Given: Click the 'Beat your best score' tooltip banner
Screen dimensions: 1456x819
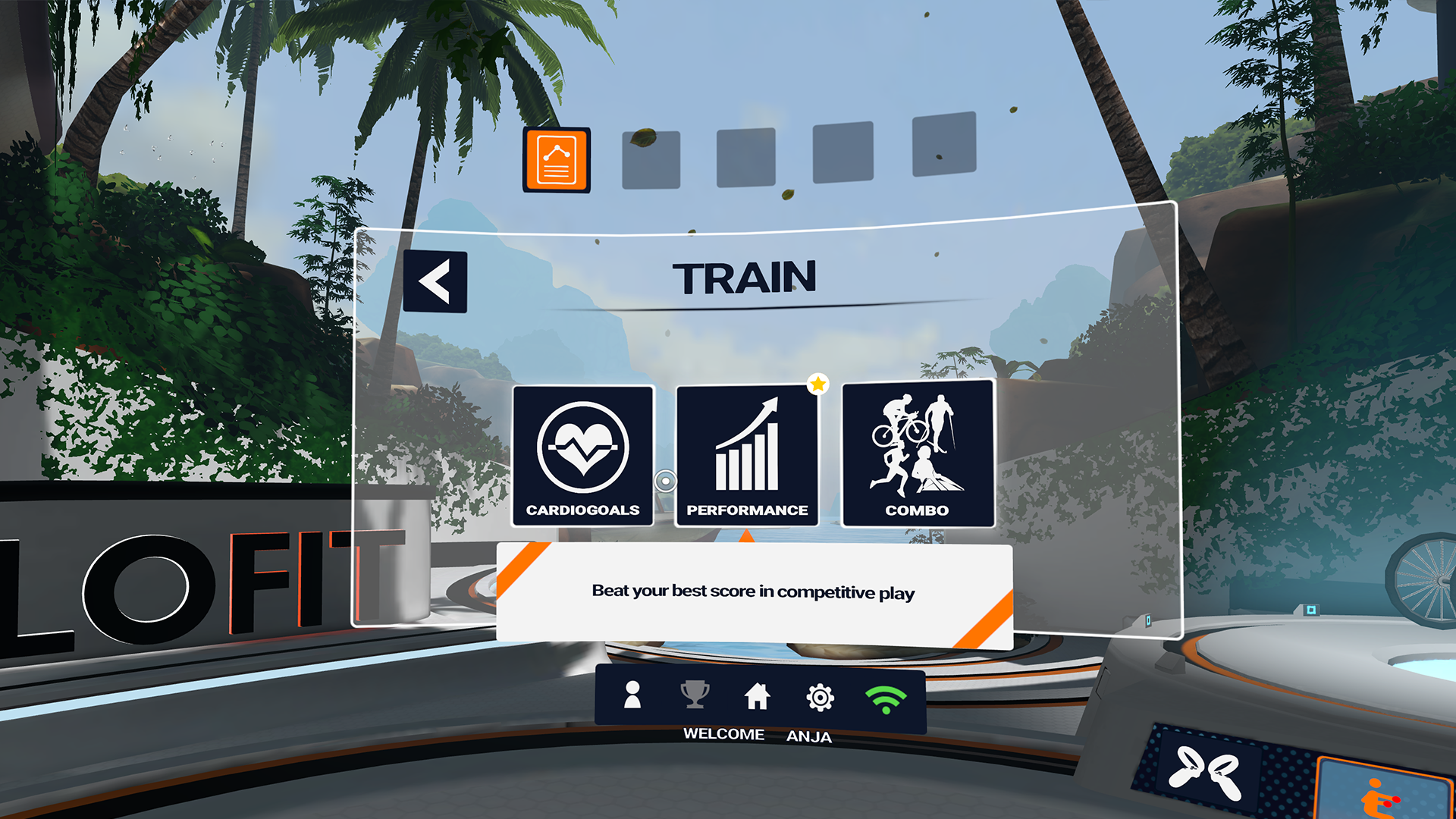Looking at the screenshot, I should click(x=754, y=592).
